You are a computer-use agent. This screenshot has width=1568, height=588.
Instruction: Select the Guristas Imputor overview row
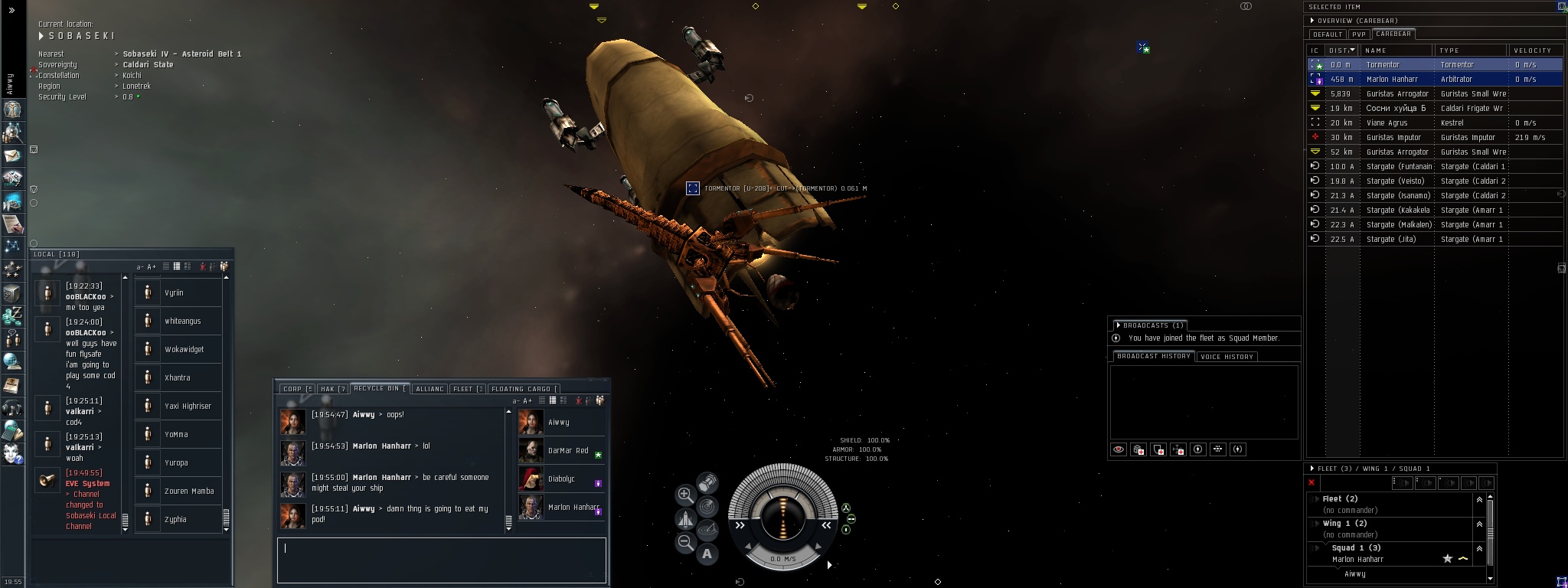pyautogui.click(x=1393, y=137)
